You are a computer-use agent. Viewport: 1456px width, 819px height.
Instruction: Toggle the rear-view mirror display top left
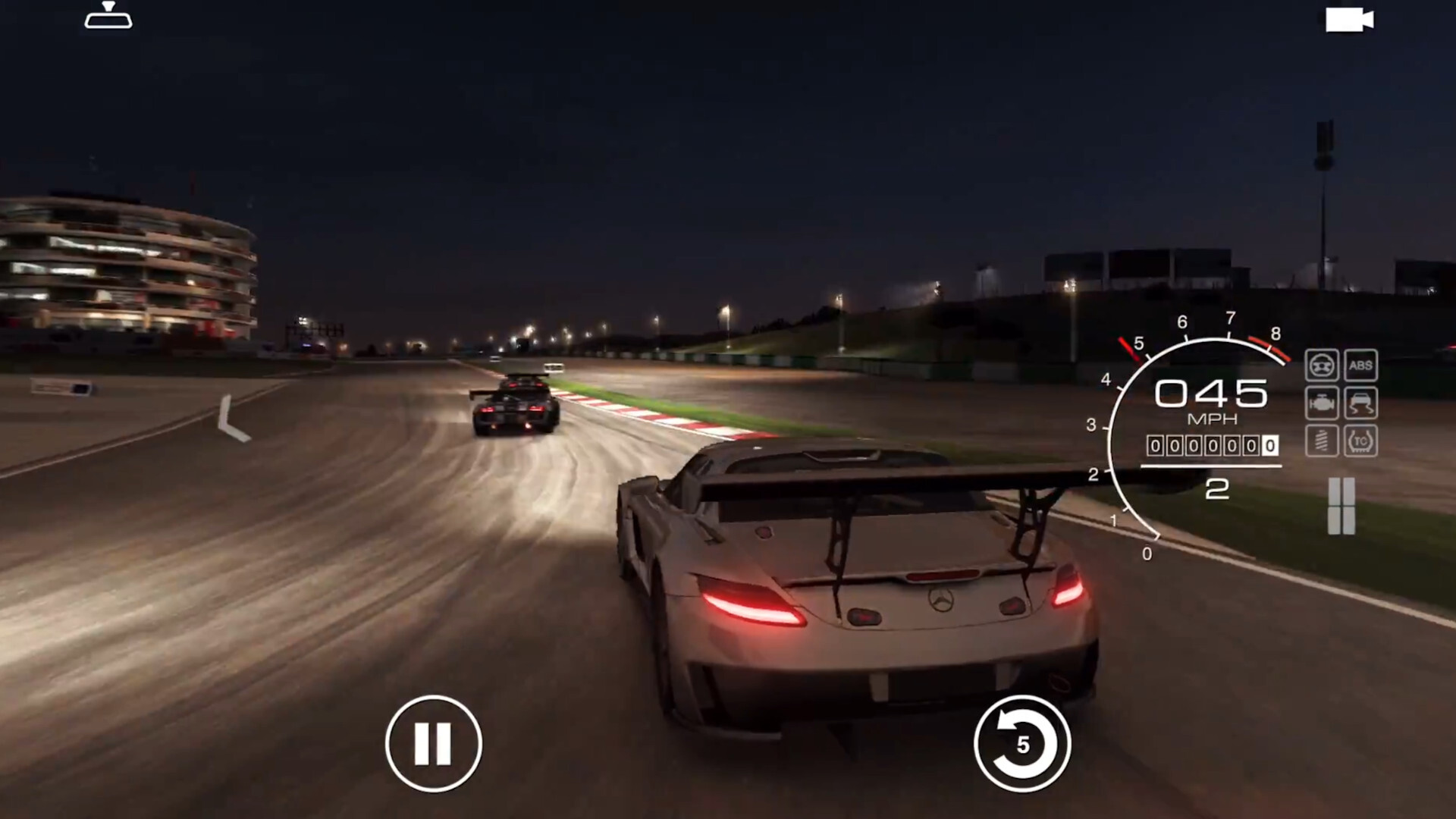click(108, 15)
